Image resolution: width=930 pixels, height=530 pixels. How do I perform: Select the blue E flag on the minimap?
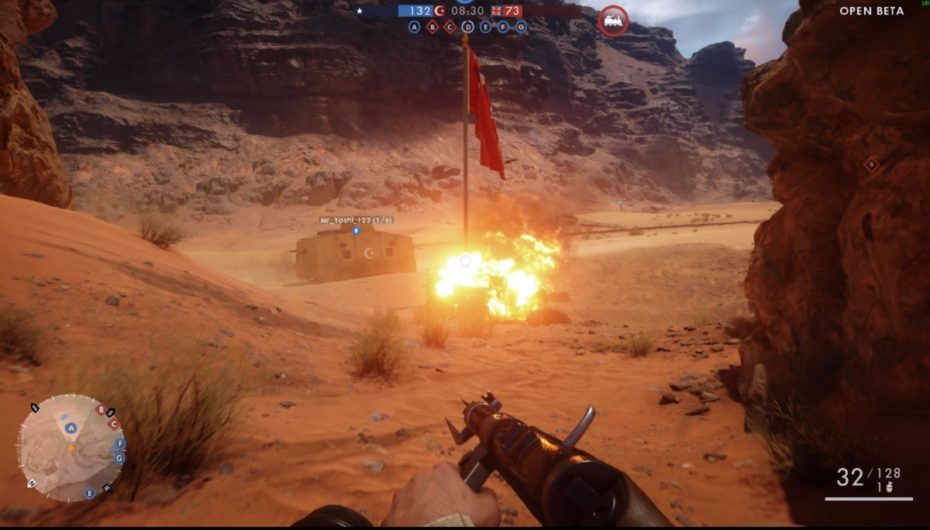click(89, 493)
